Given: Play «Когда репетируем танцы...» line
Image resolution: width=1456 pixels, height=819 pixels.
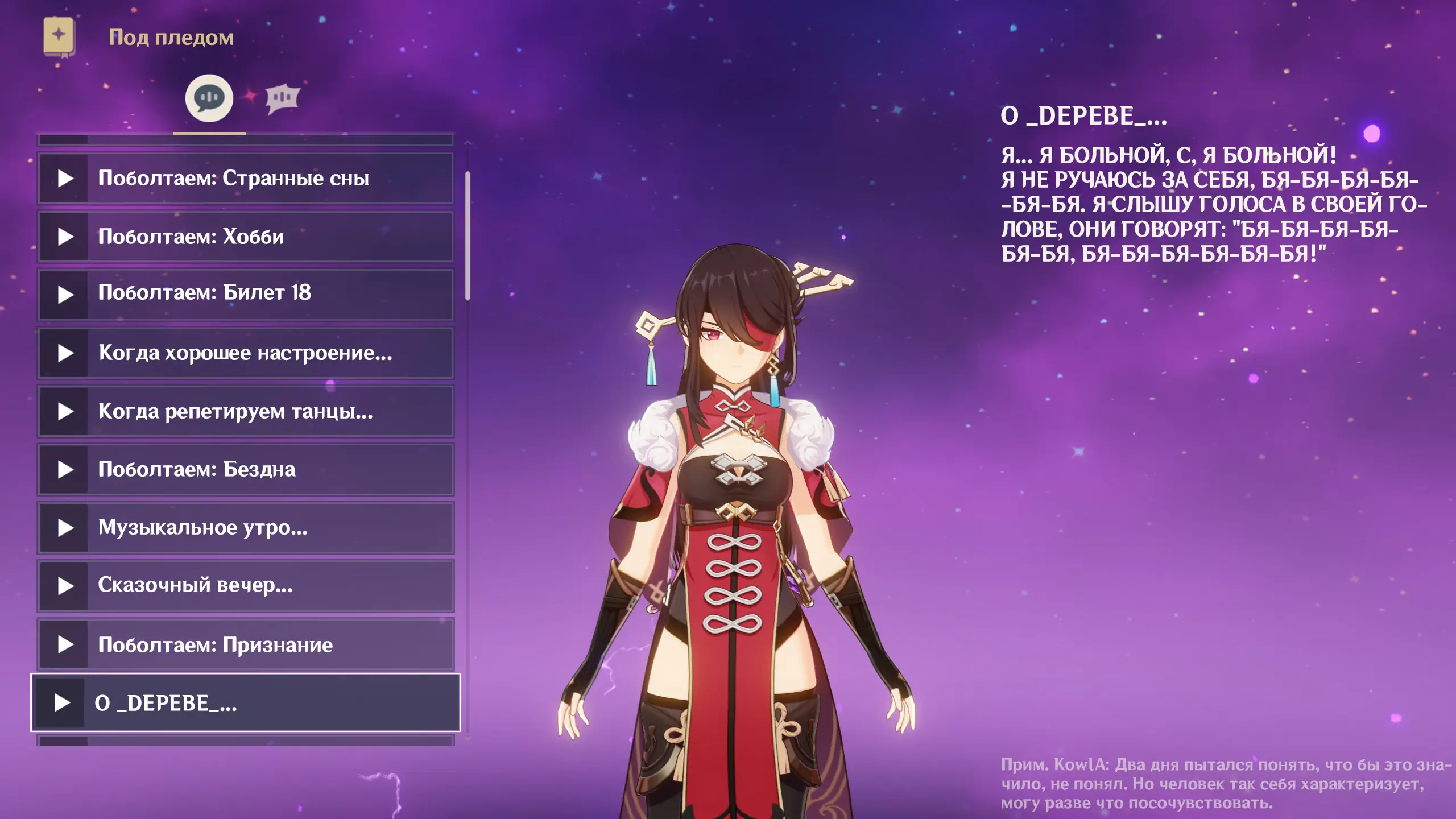Looking at the screenshot, I should [65, 412].
